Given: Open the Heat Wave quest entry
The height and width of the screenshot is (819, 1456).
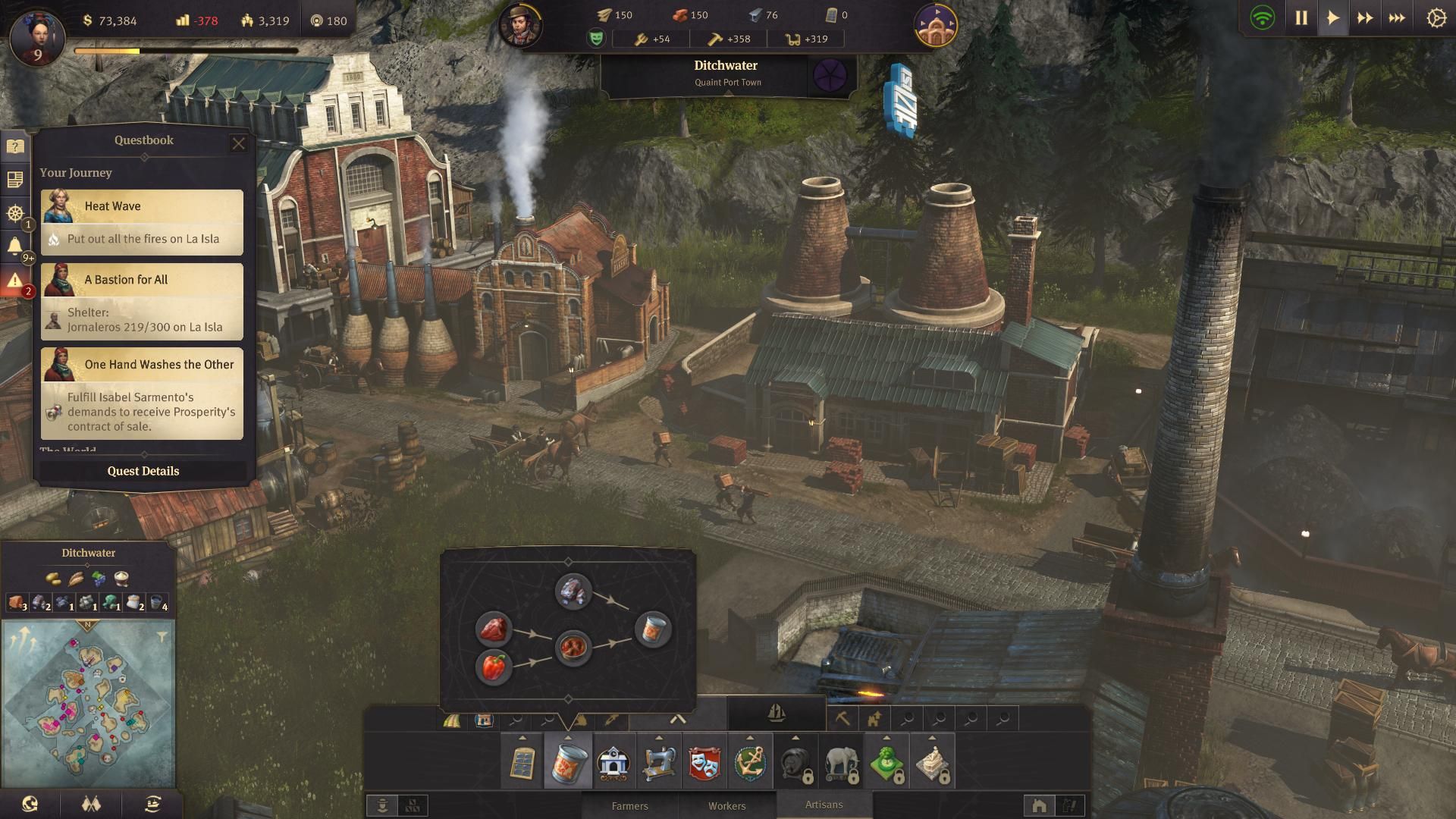Looking at the screenshot, I should [x=143, y=221].
